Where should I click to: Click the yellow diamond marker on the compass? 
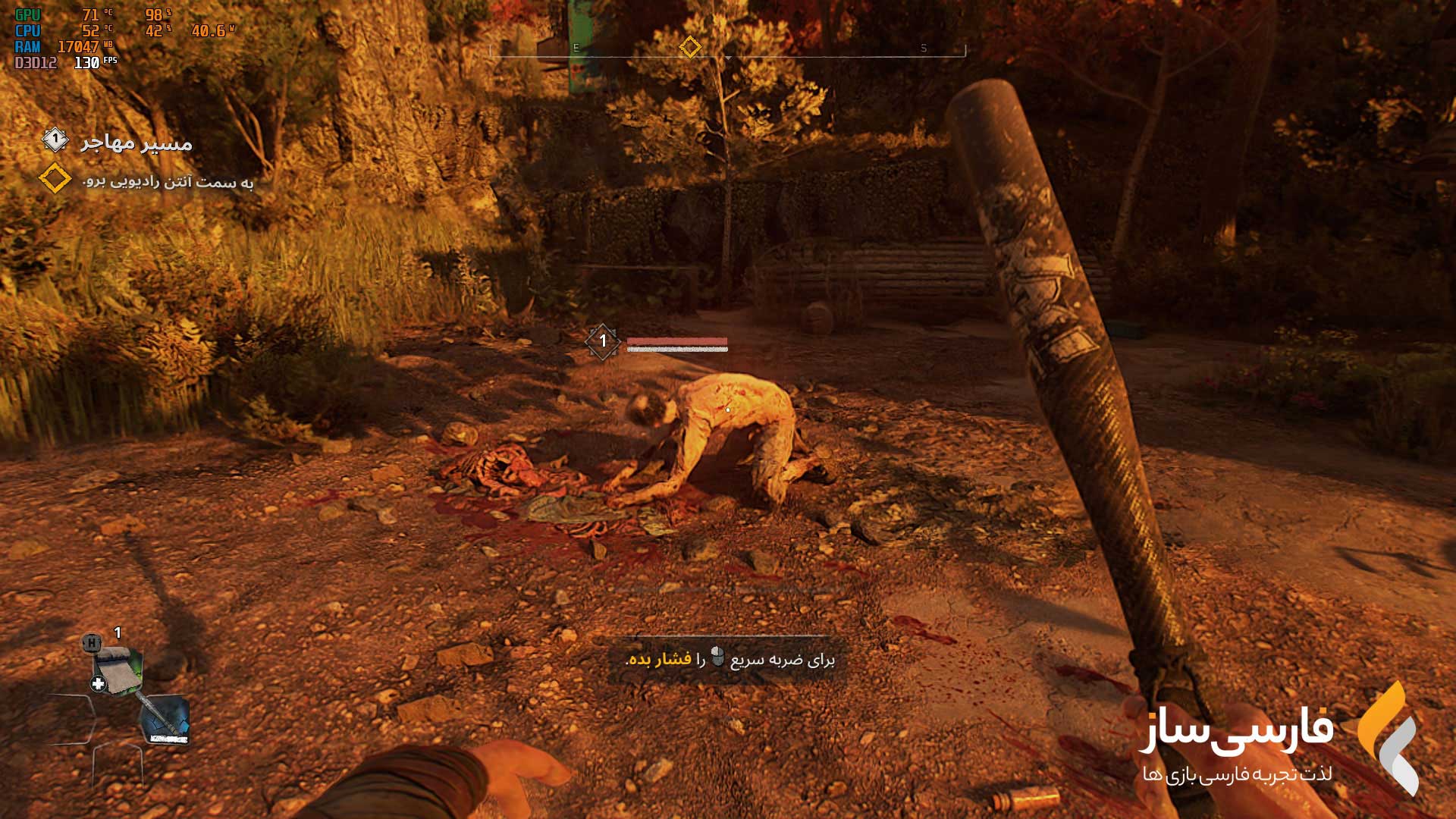(x=690, y=48)
